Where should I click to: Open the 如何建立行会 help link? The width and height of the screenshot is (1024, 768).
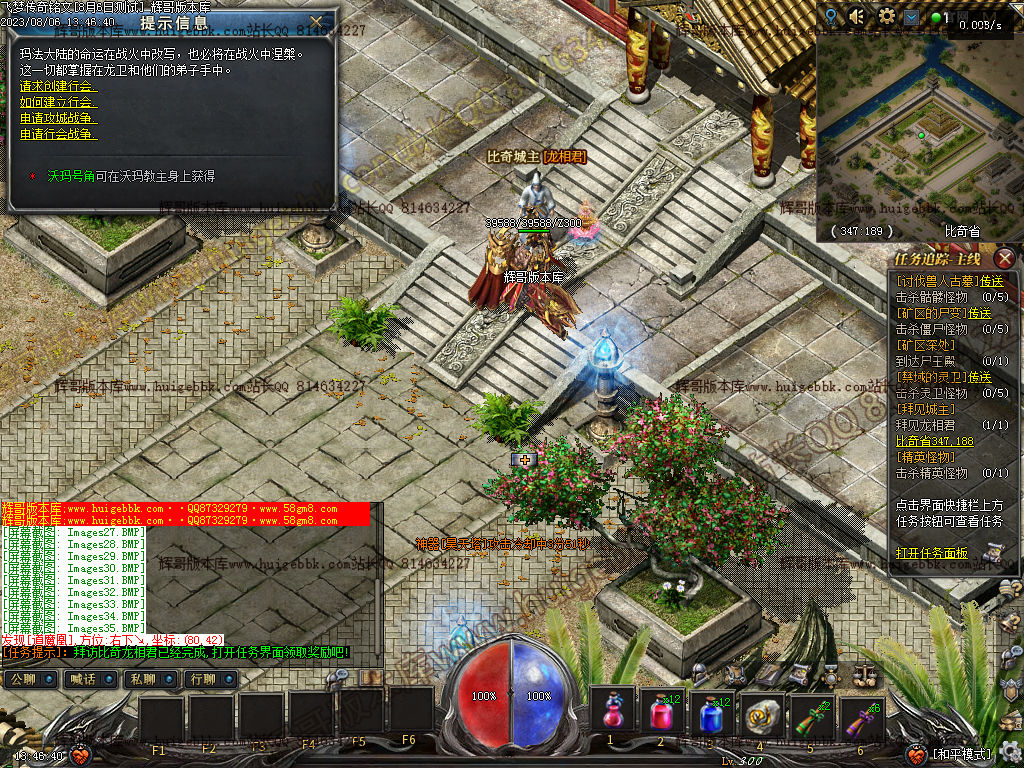click(58, 102)
